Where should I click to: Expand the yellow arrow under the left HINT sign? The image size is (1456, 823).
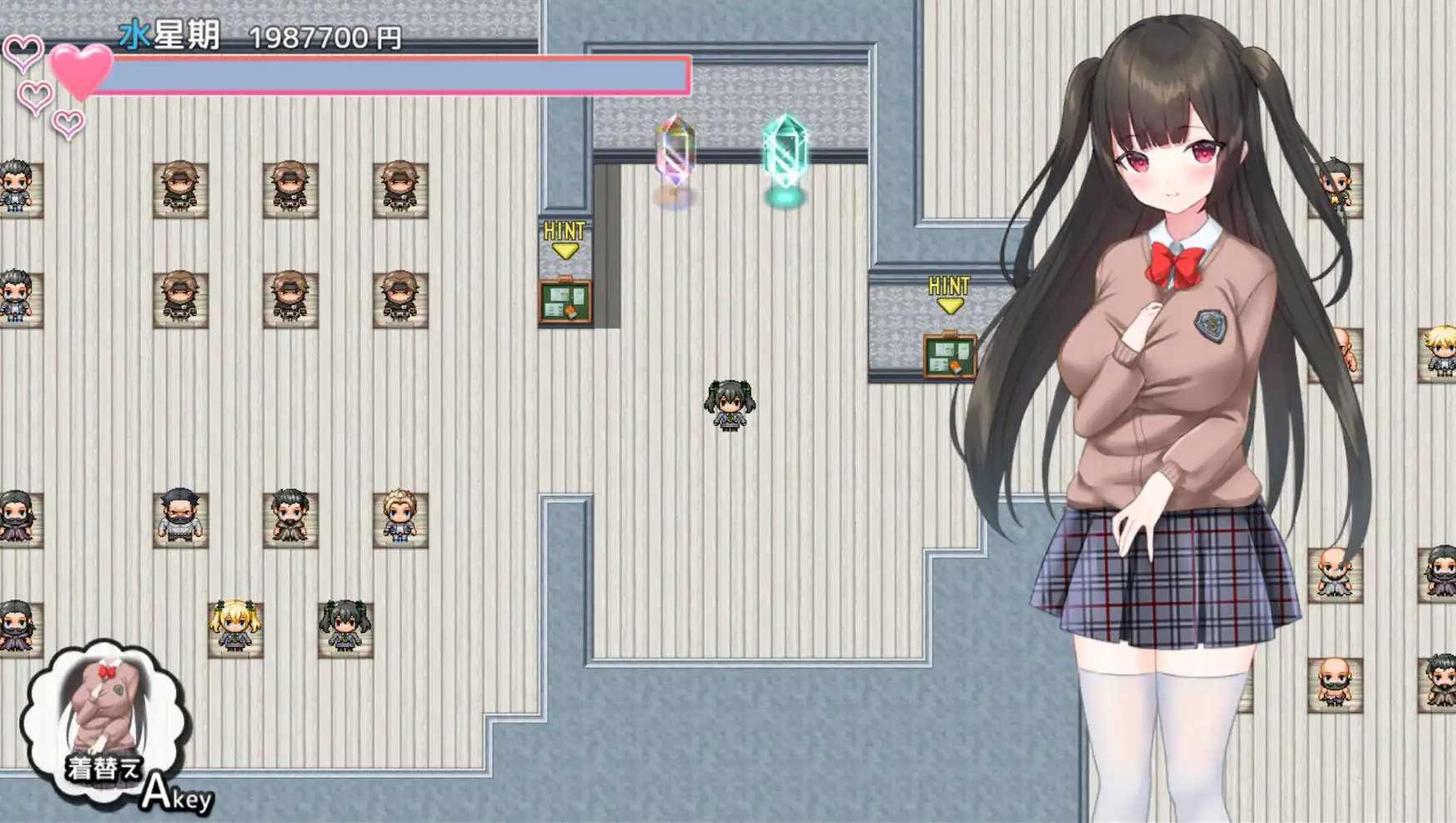click(x=564, y=250)
